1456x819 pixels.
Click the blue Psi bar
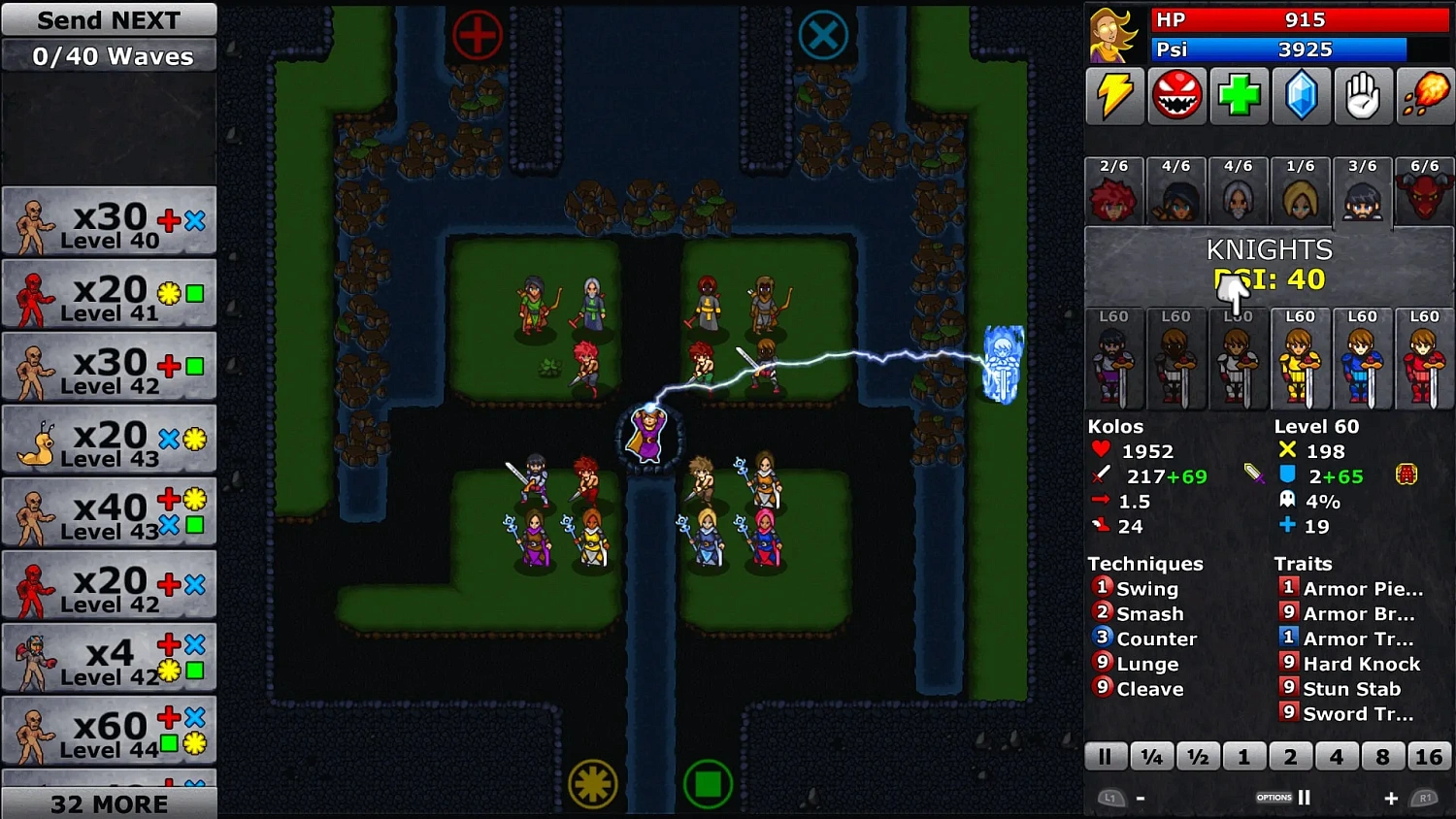click(1279, 49)
